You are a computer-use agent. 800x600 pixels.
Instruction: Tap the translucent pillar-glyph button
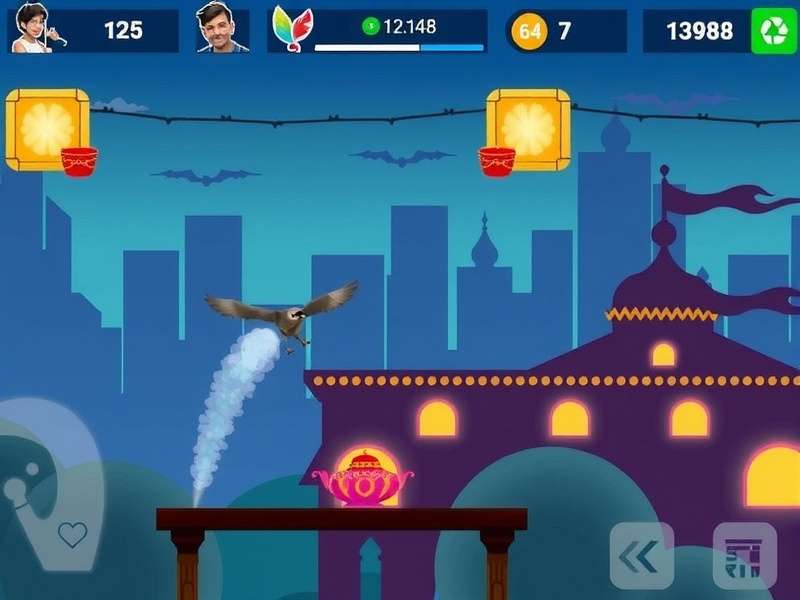pyautogui.click(x=744, y=556)
